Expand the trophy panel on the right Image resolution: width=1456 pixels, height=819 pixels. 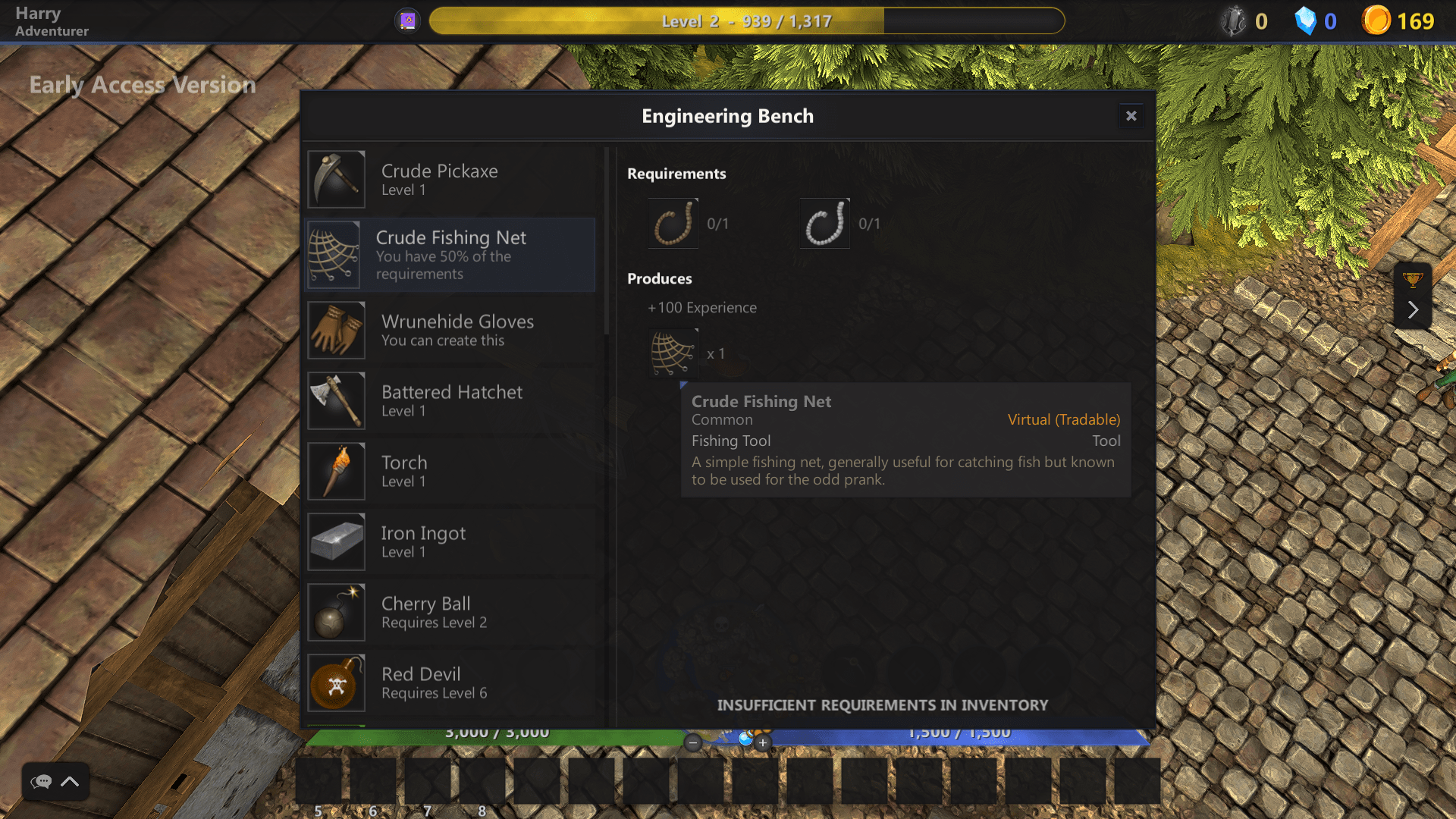pos(1412,309)
